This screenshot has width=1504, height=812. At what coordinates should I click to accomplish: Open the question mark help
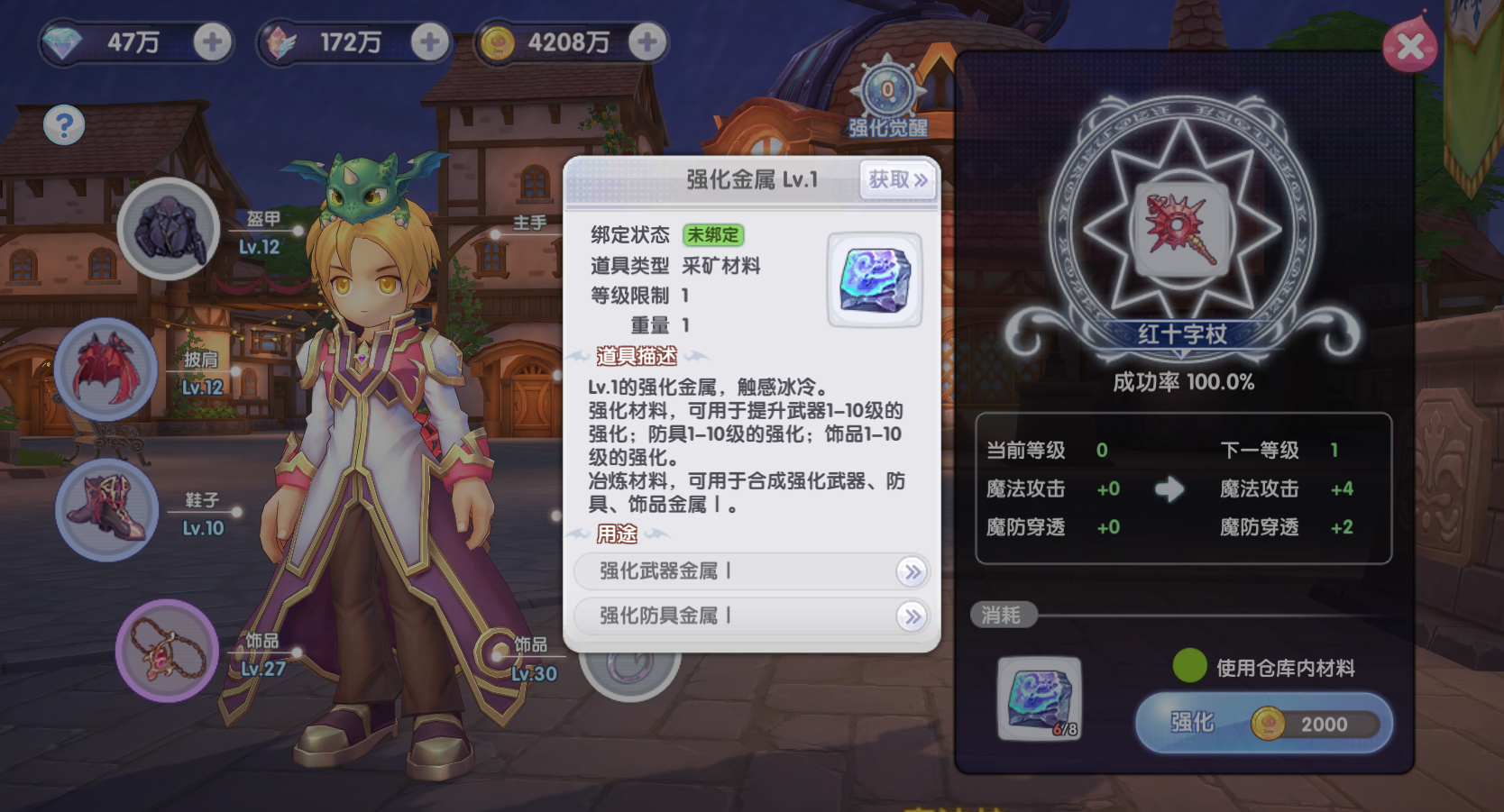click(x=64, y=125)
